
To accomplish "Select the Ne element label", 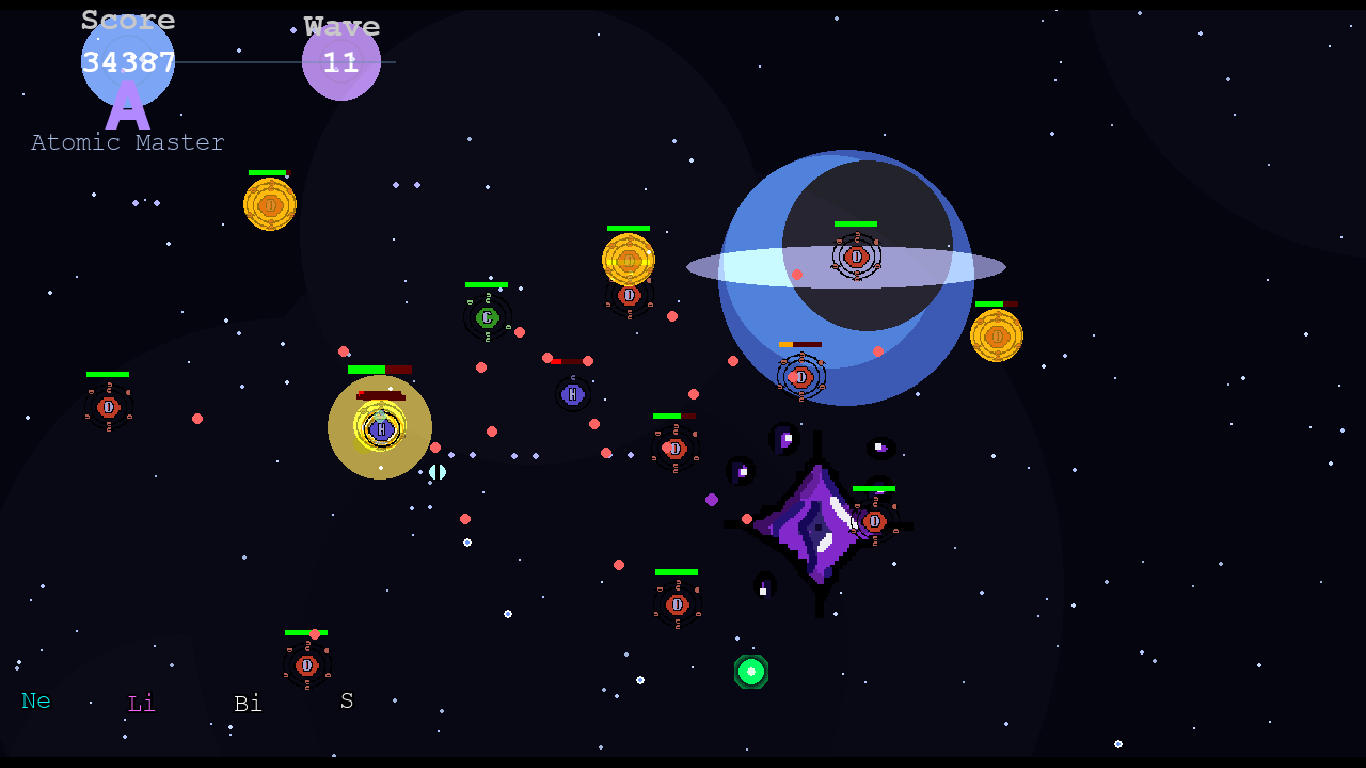I will tap(36, 701).
